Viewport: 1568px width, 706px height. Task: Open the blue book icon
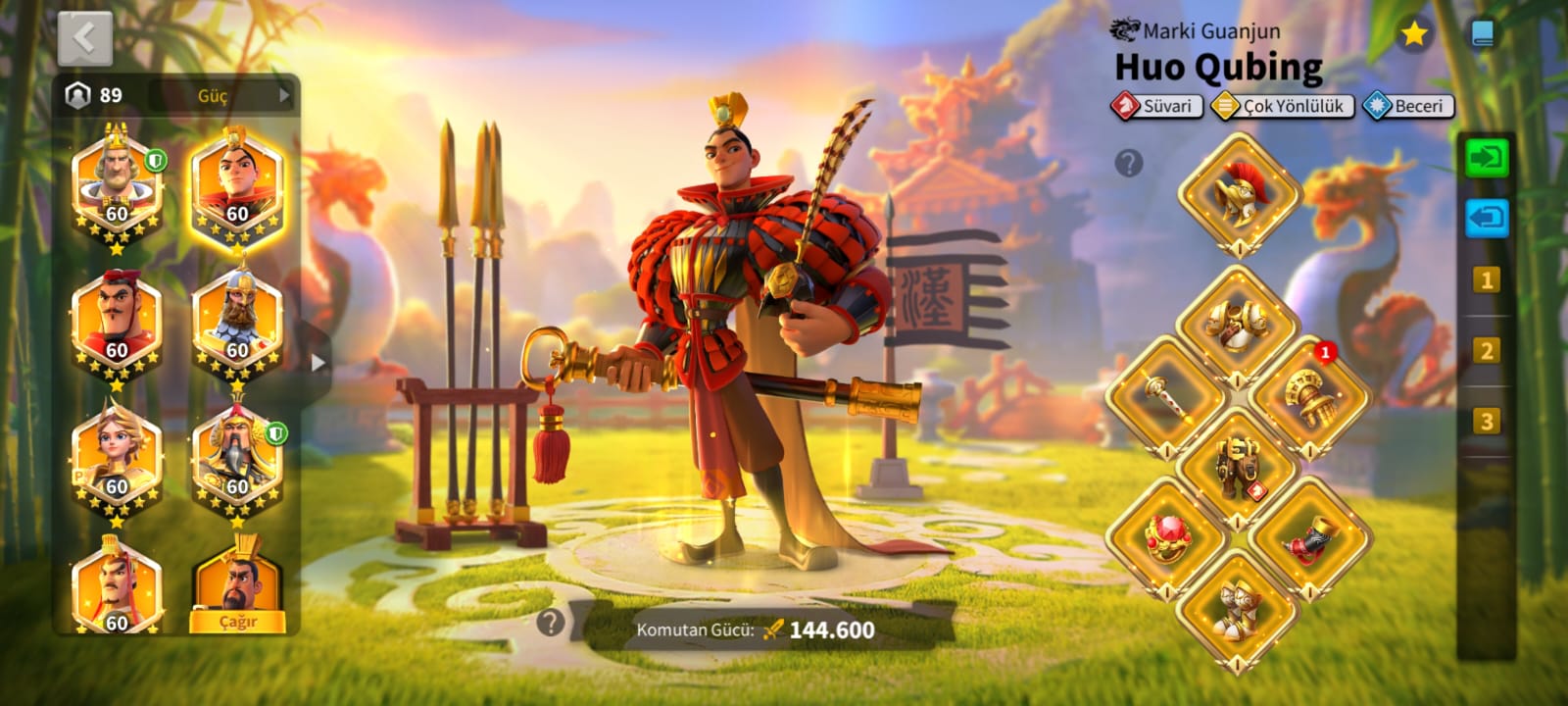click(x=1483, y=34)
